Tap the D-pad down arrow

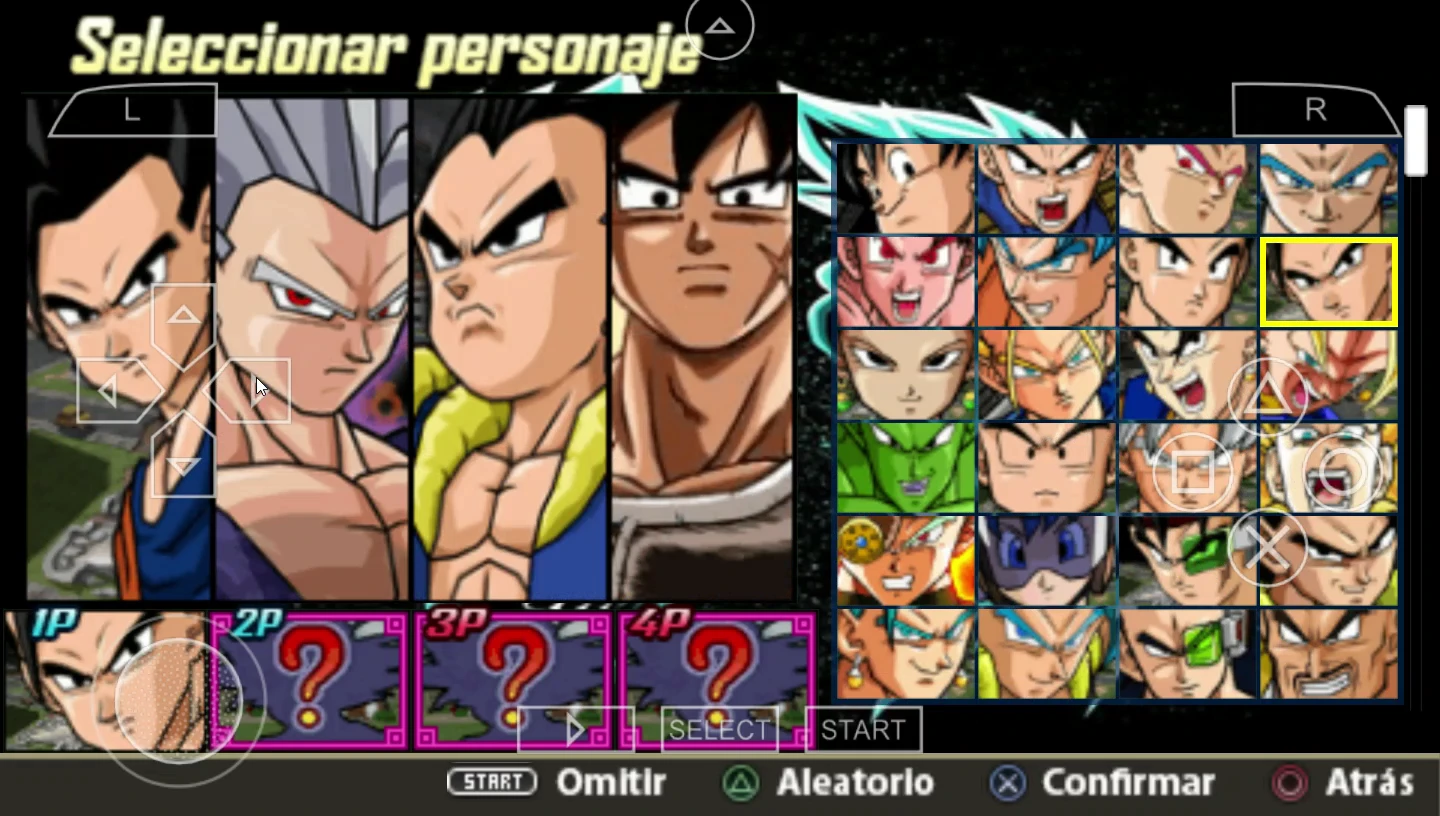pos(183,465)
